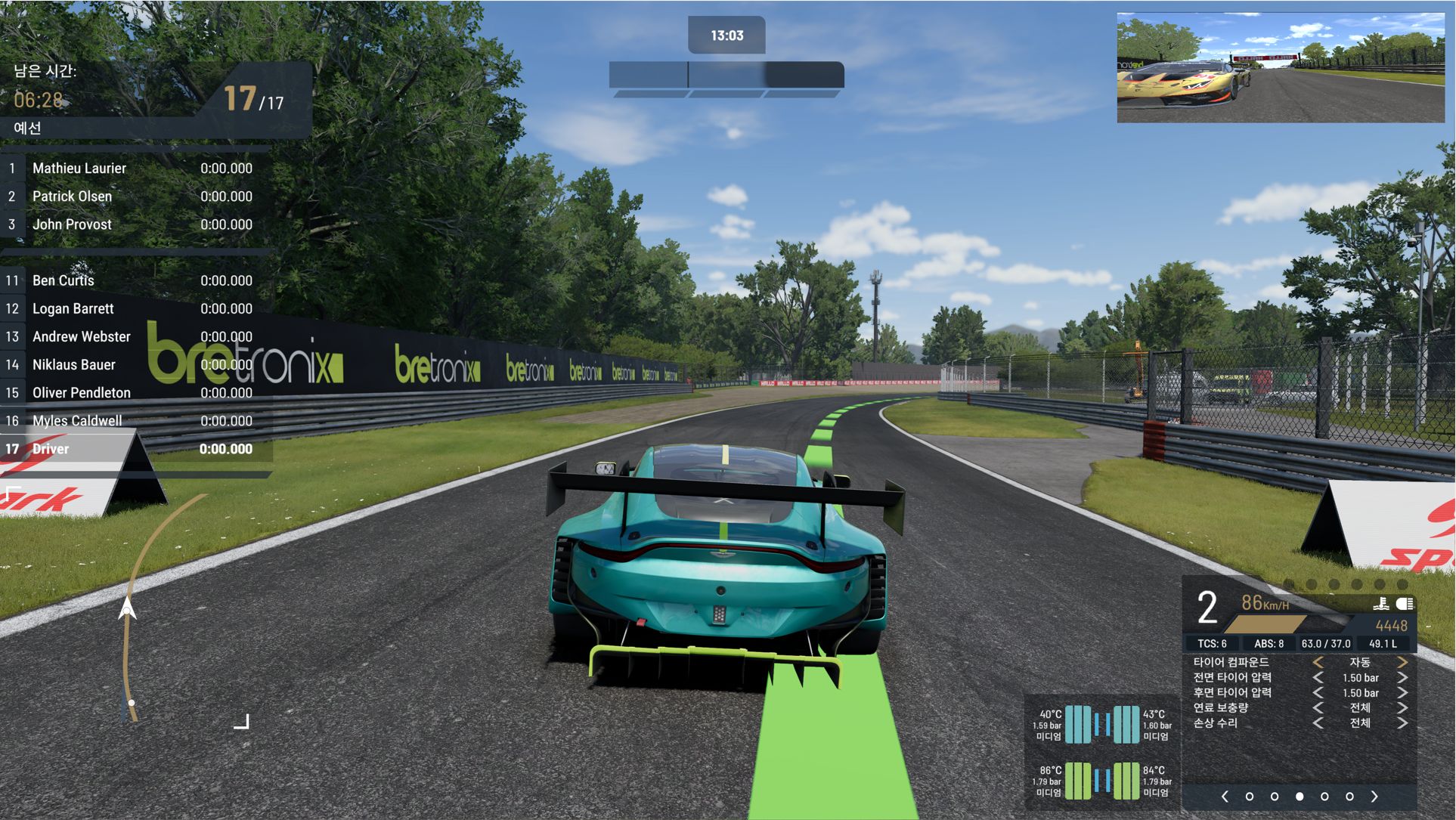Click the highlighted Driver row in standings

(x=136, y=449)
